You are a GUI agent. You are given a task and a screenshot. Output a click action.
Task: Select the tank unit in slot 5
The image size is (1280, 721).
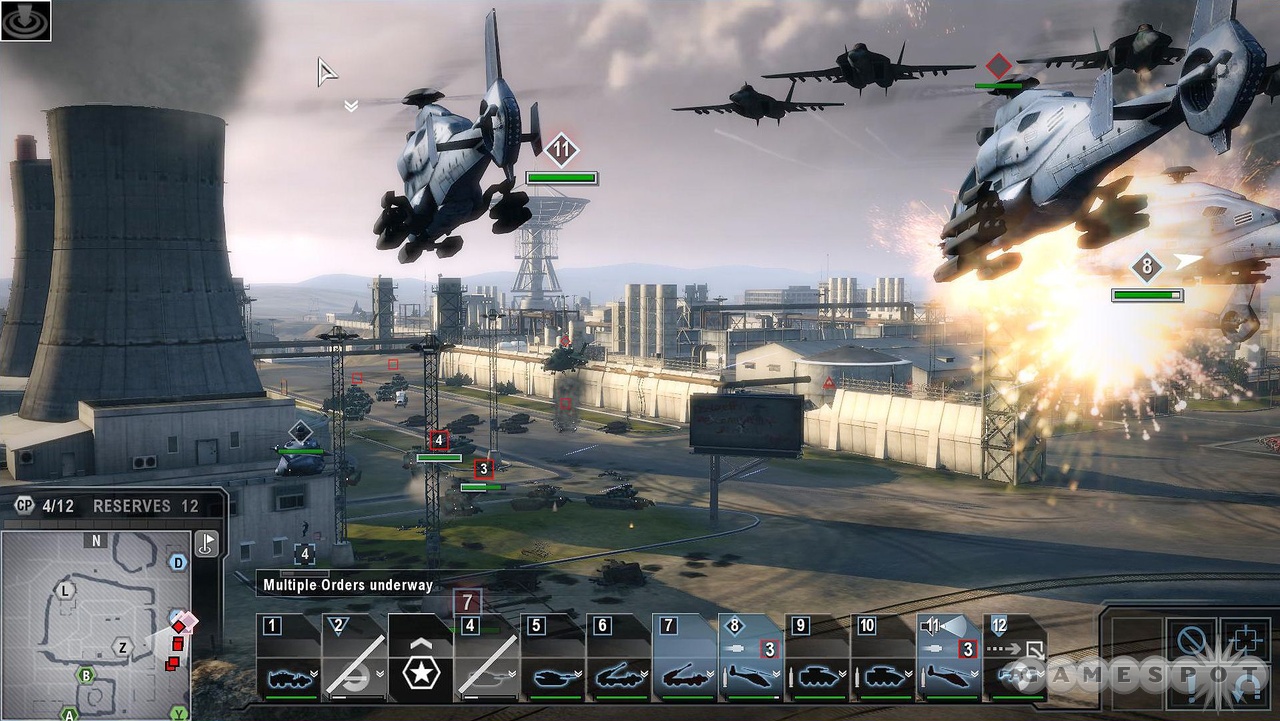pos(552,658)
